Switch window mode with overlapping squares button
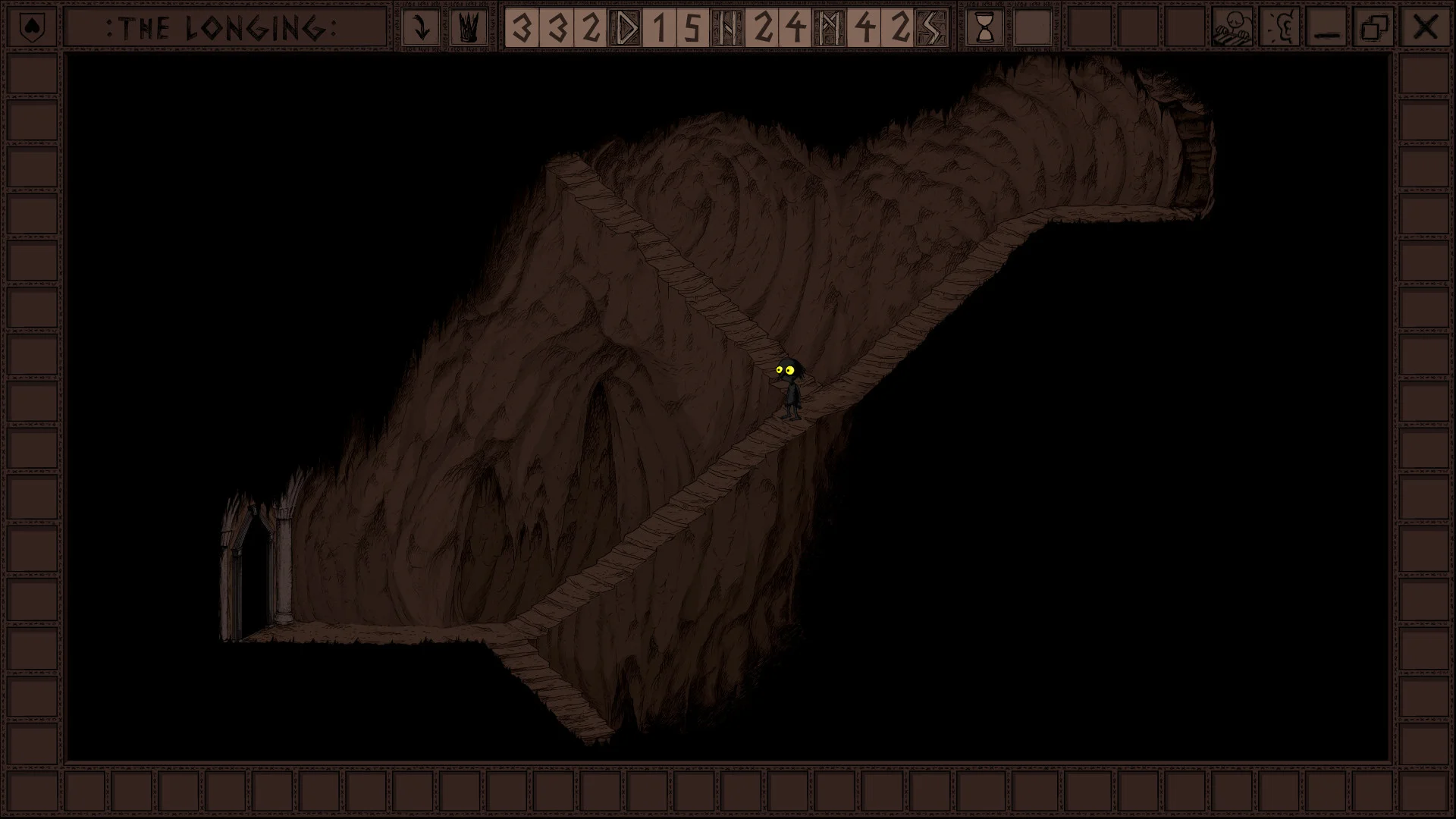 1375,28
